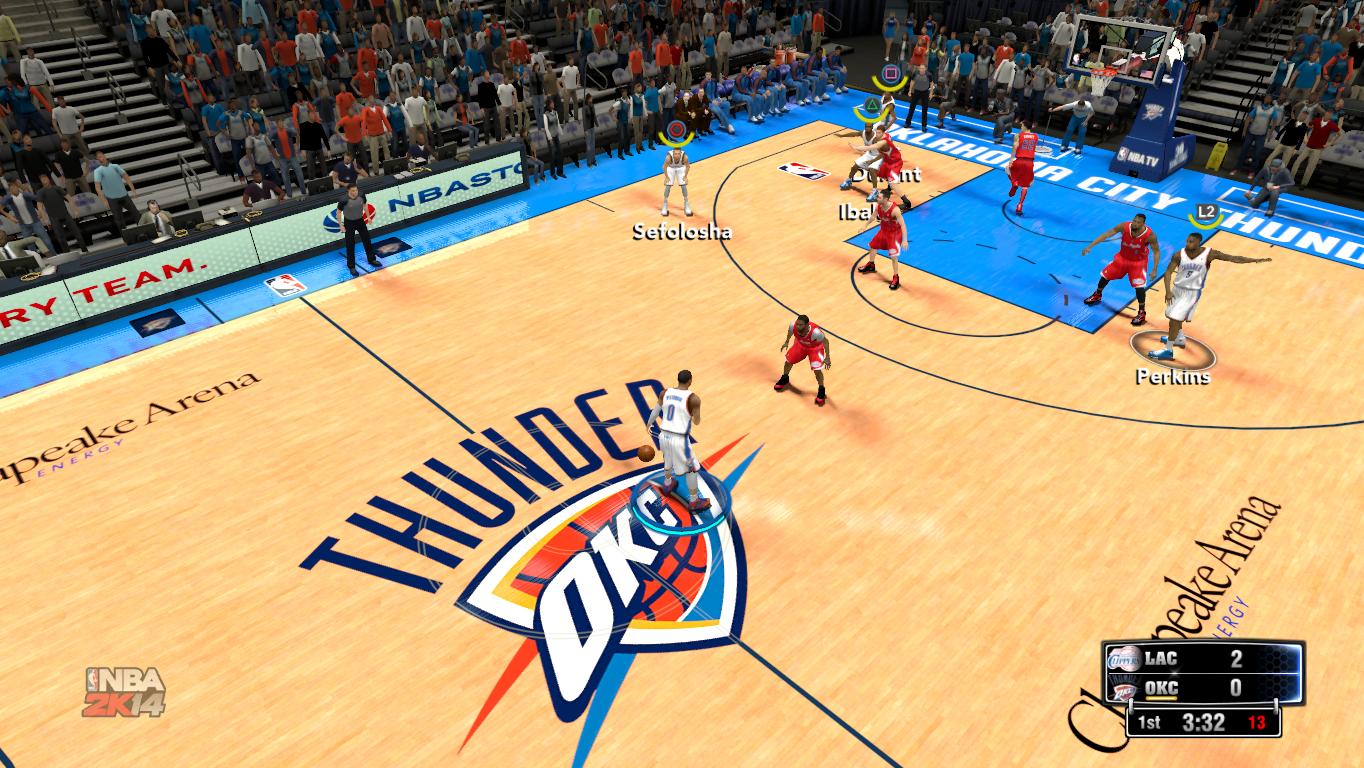Viewport: 1364px width, 768px height.
Task: Select the Sefolosha name label
Action: [681, 232]
